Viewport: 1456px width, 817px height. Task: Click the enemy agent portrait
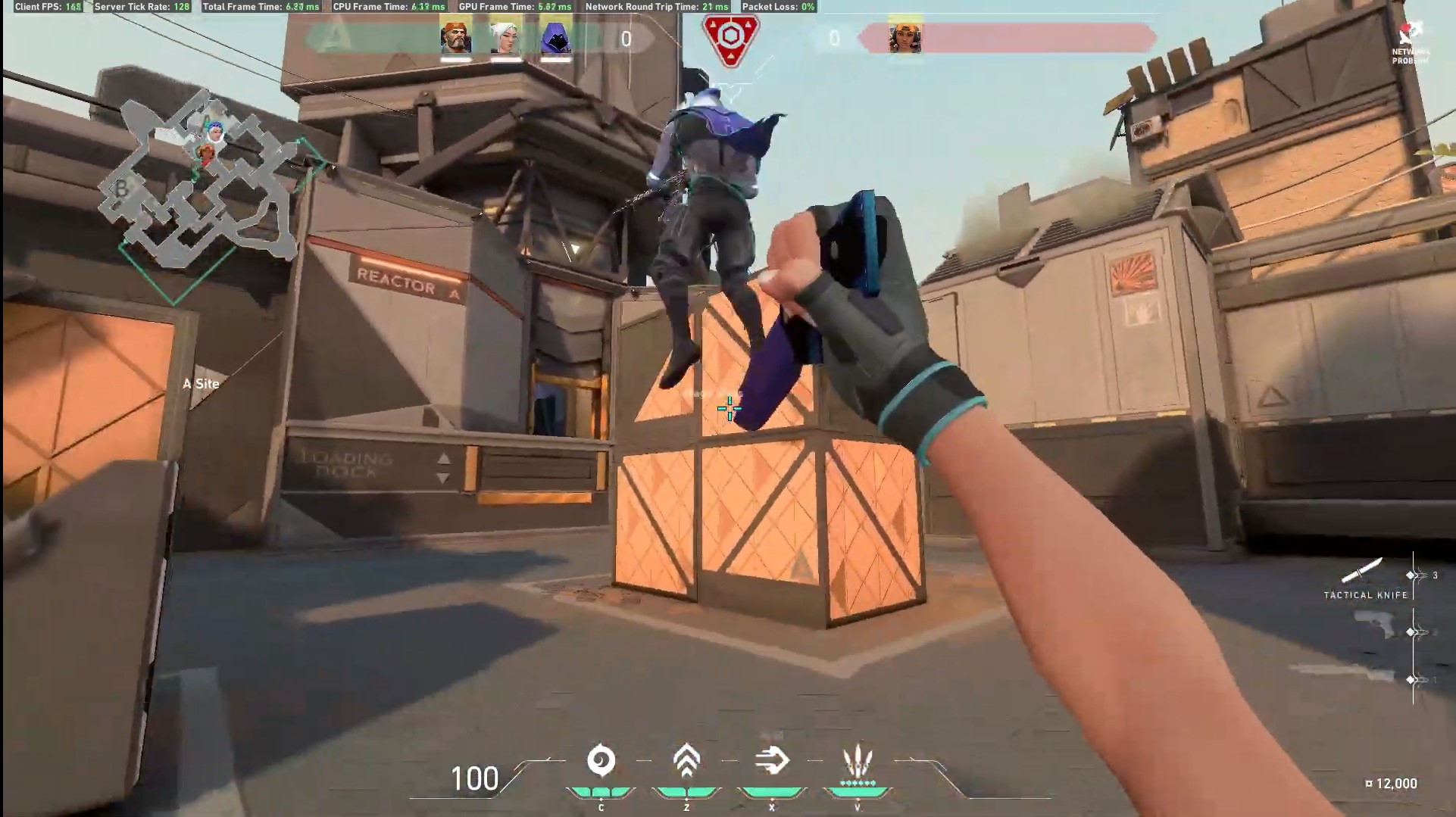(905, 37)
